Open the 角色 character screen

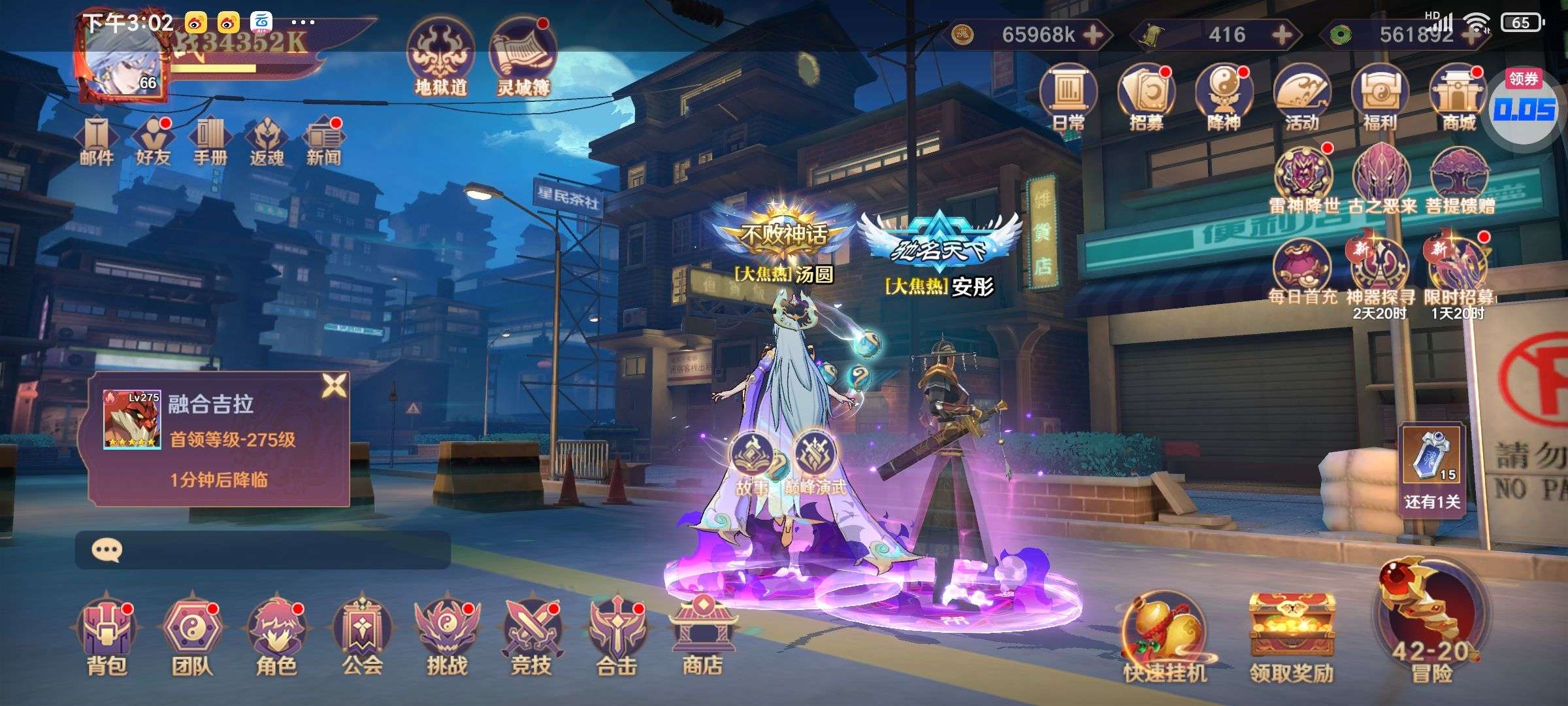pos(276,635)
